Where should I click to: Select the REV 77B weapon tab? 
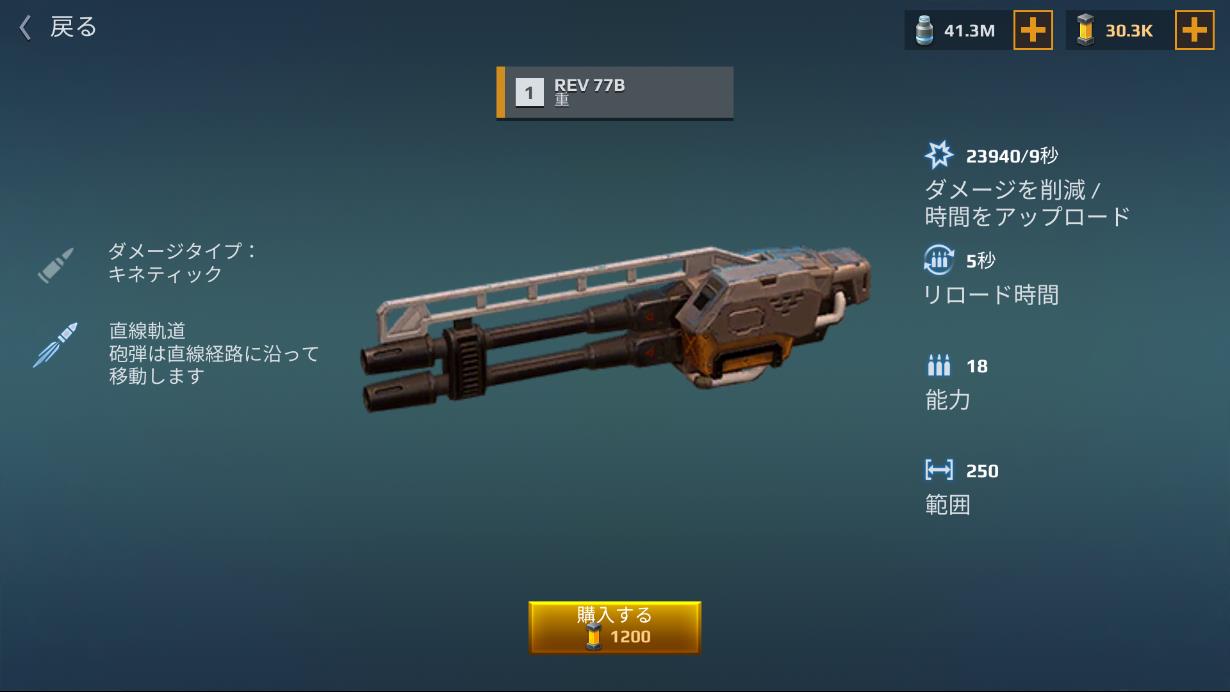pos(615,93)
